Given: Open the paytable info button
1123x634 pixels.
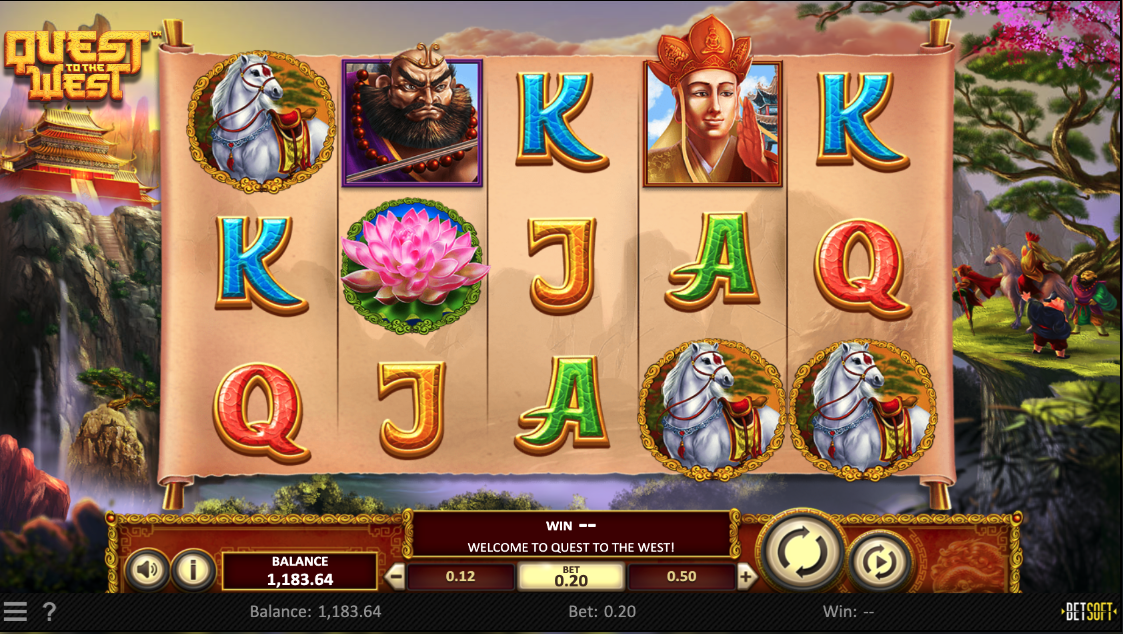Looking at the screenshot, I should pyautogui.click(x=193, y=570).
